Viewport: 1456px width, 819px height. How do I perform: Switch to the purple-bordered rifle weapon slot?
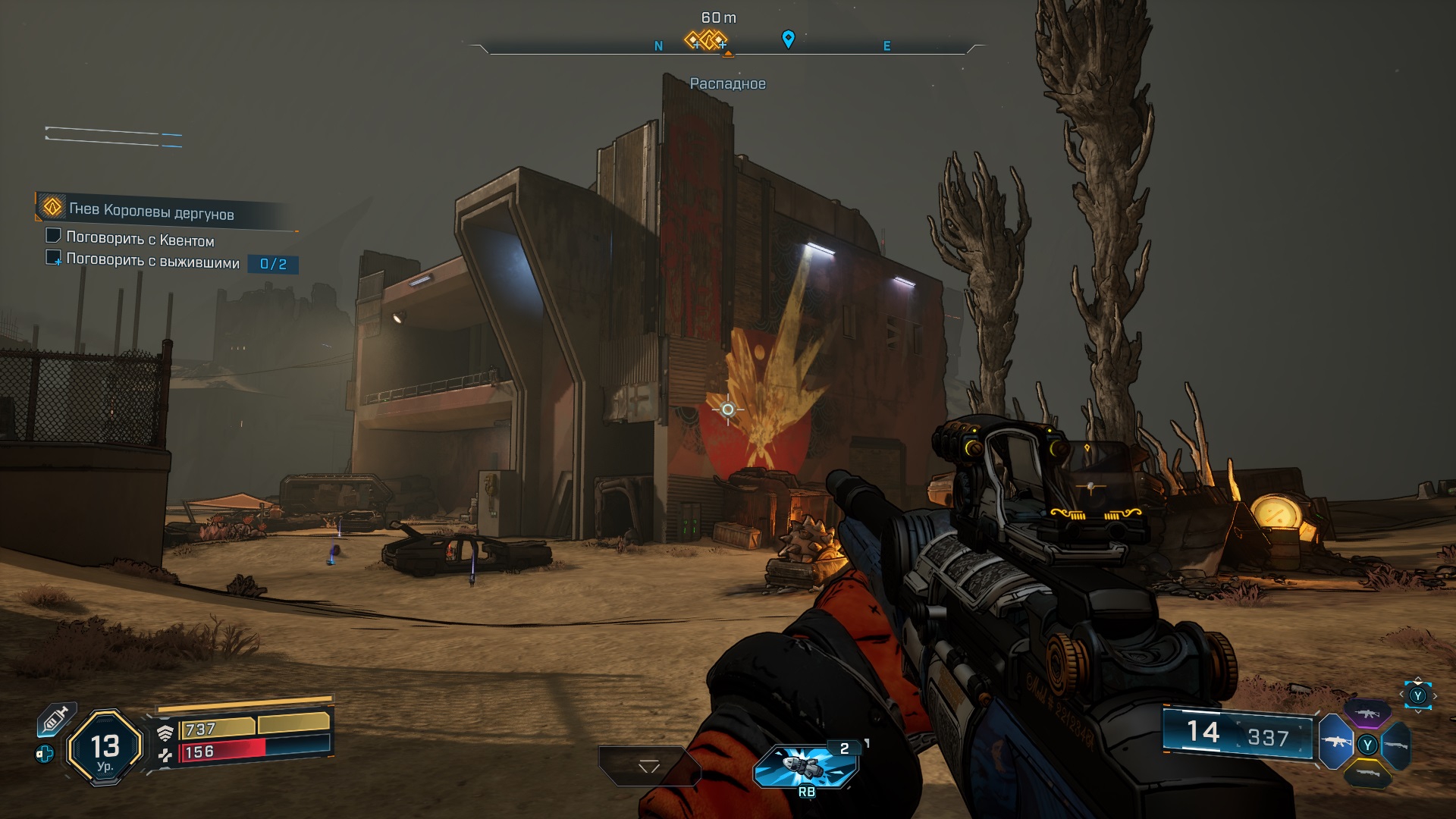tap(1367, 714)
